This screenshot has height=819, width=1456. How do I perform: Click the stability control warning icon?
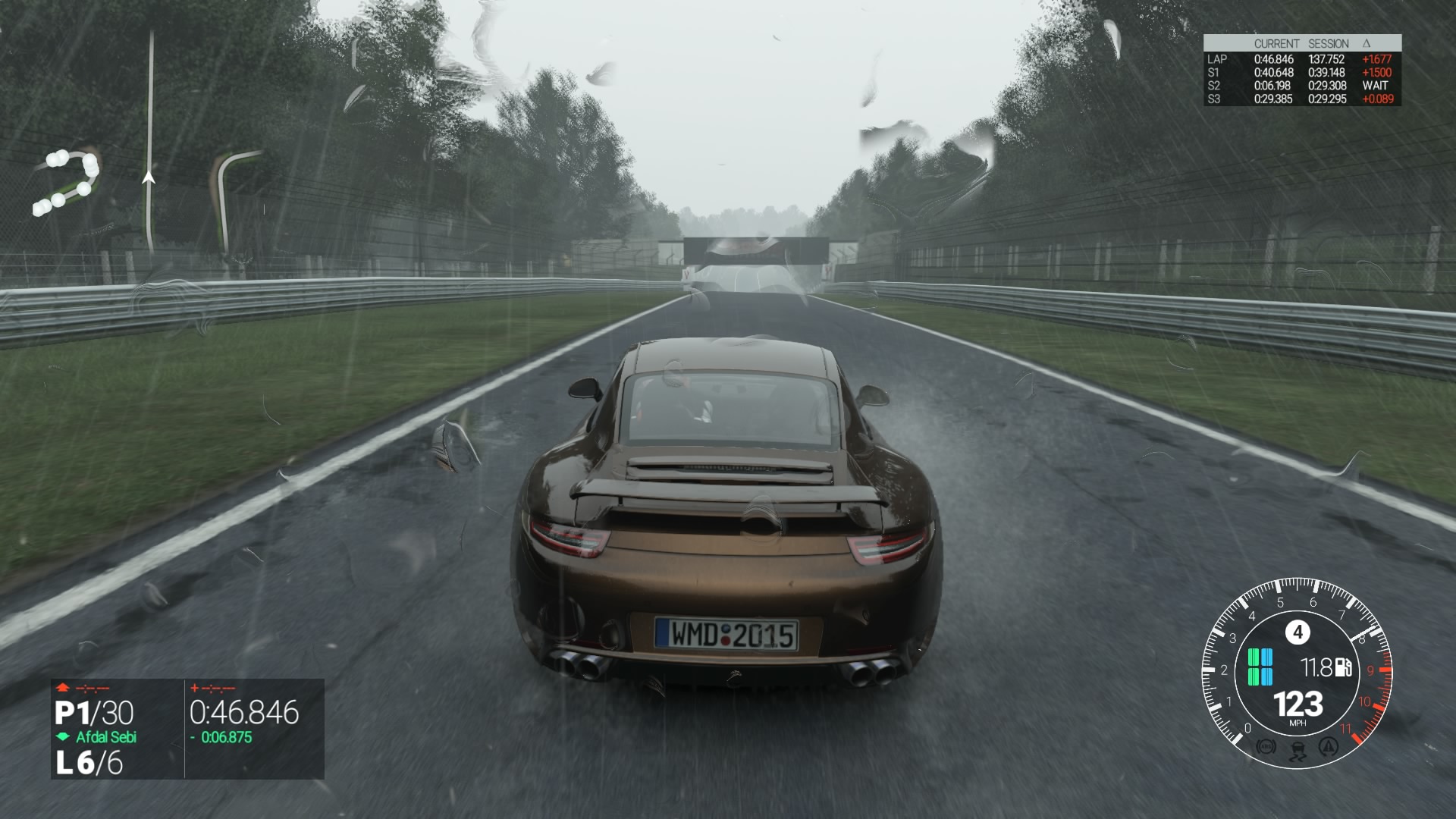[x=1328, y=748]
